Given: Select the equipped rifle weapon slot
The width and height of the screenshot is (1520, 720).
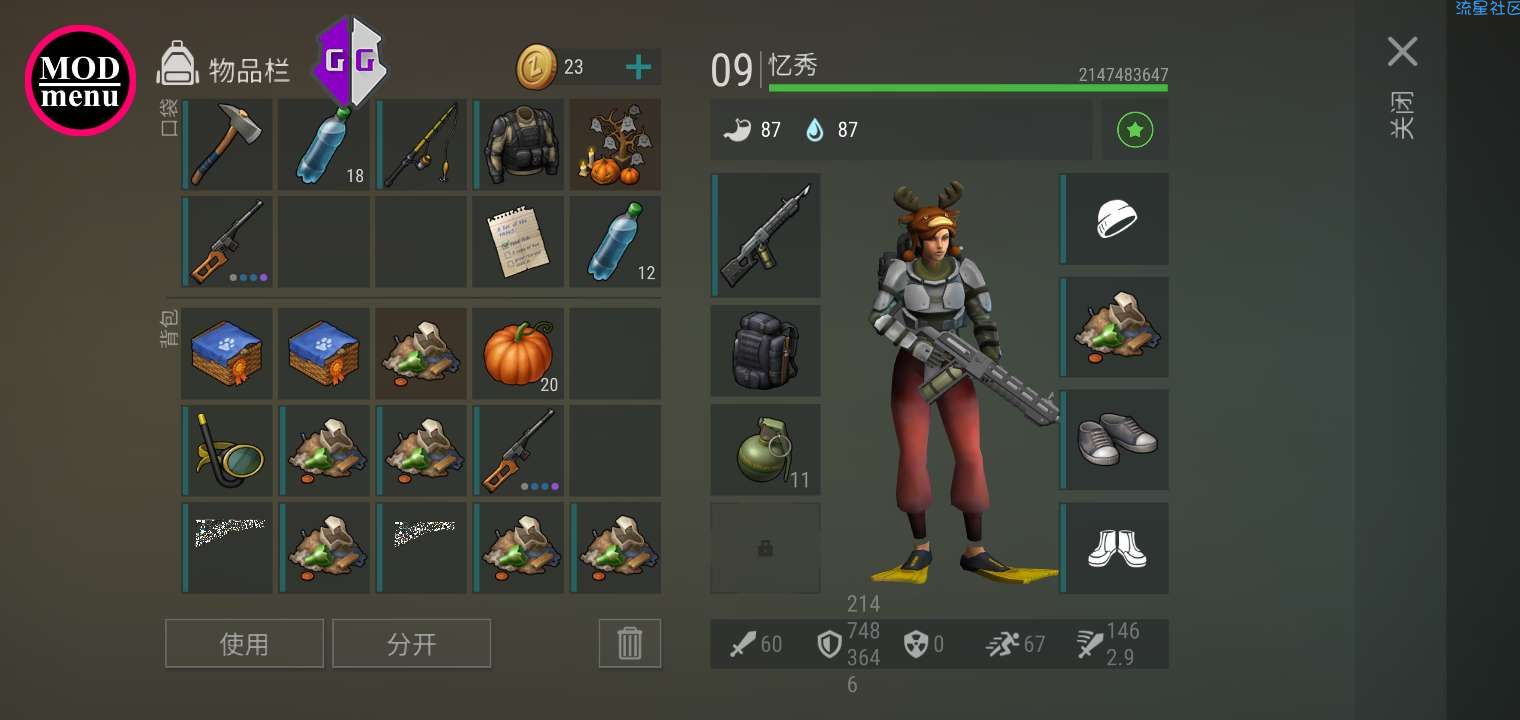Looking at the screenshot, I should [765, 235].
